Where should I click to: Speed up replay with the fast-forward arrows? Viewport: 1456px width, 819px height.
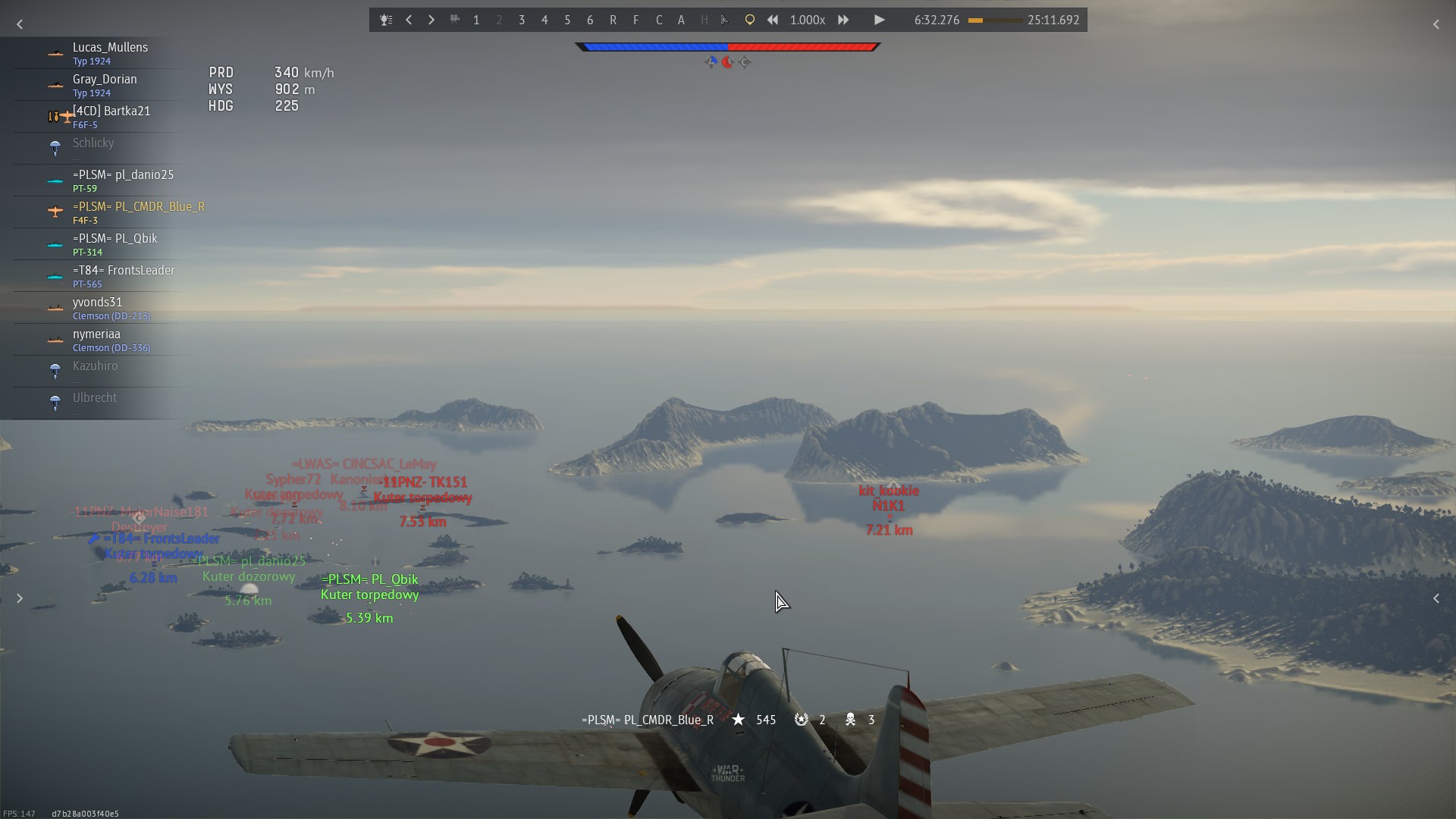point(843,20)
